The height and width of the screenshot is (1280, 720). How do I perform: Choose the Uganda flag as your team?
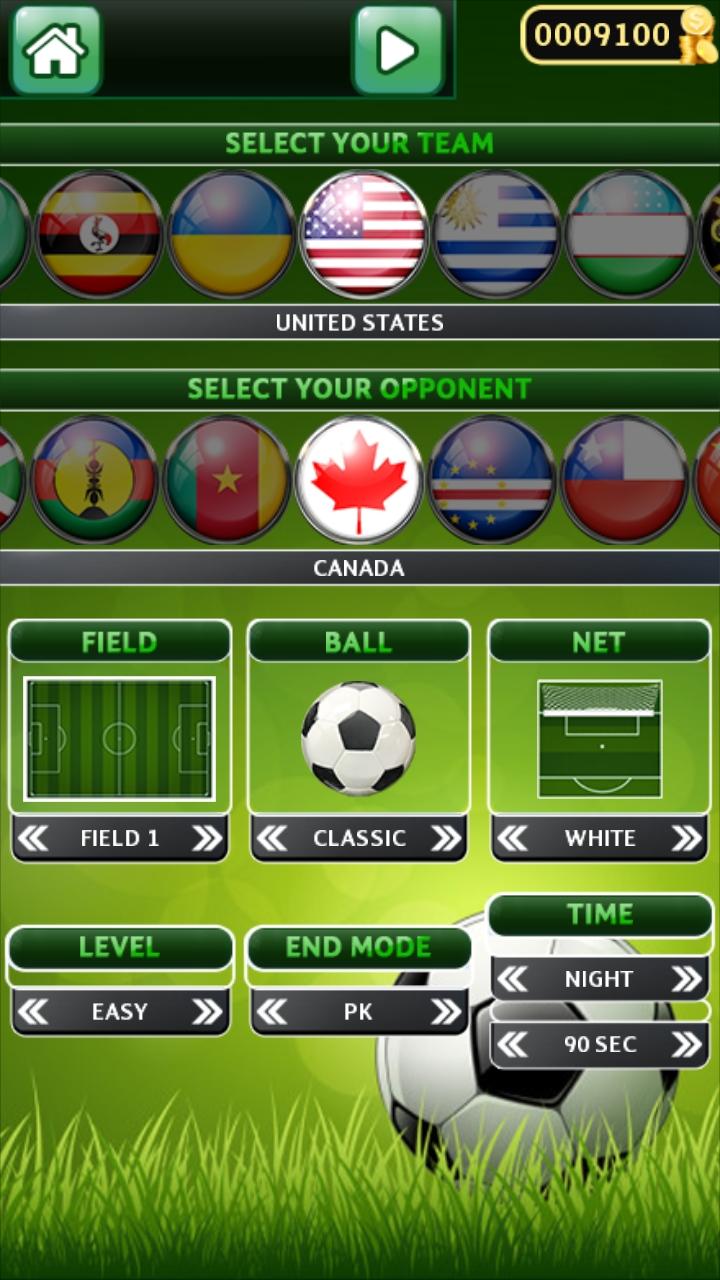99,234
